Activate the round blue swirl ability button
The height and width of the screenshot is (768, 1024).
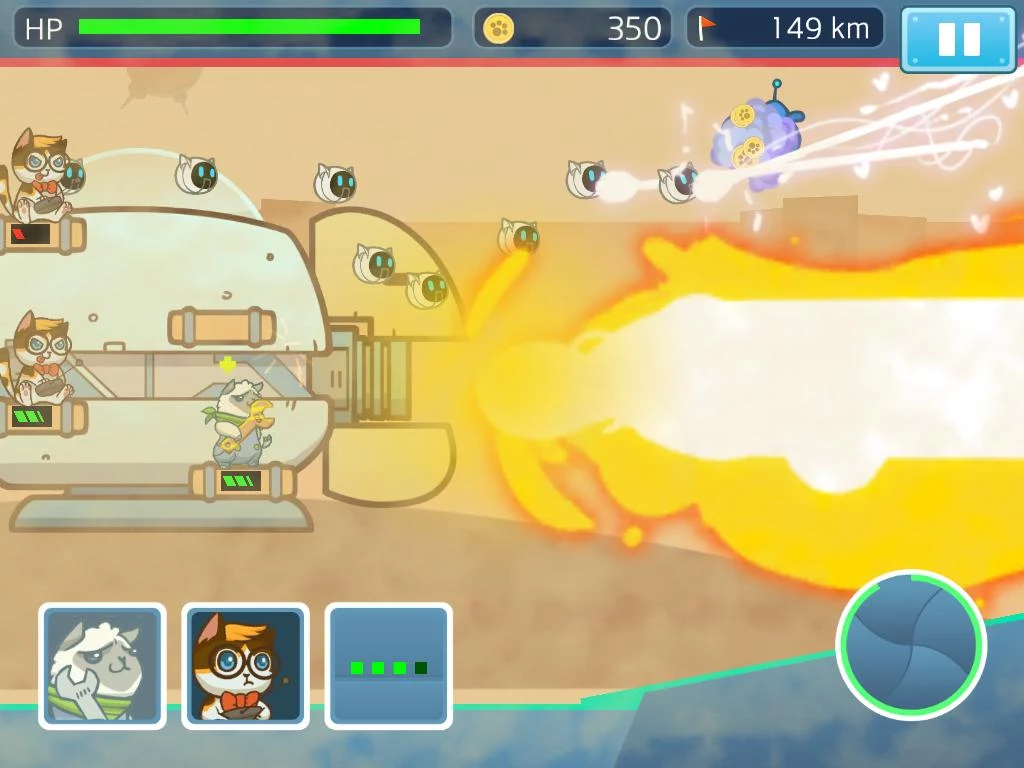click(911, 645)
